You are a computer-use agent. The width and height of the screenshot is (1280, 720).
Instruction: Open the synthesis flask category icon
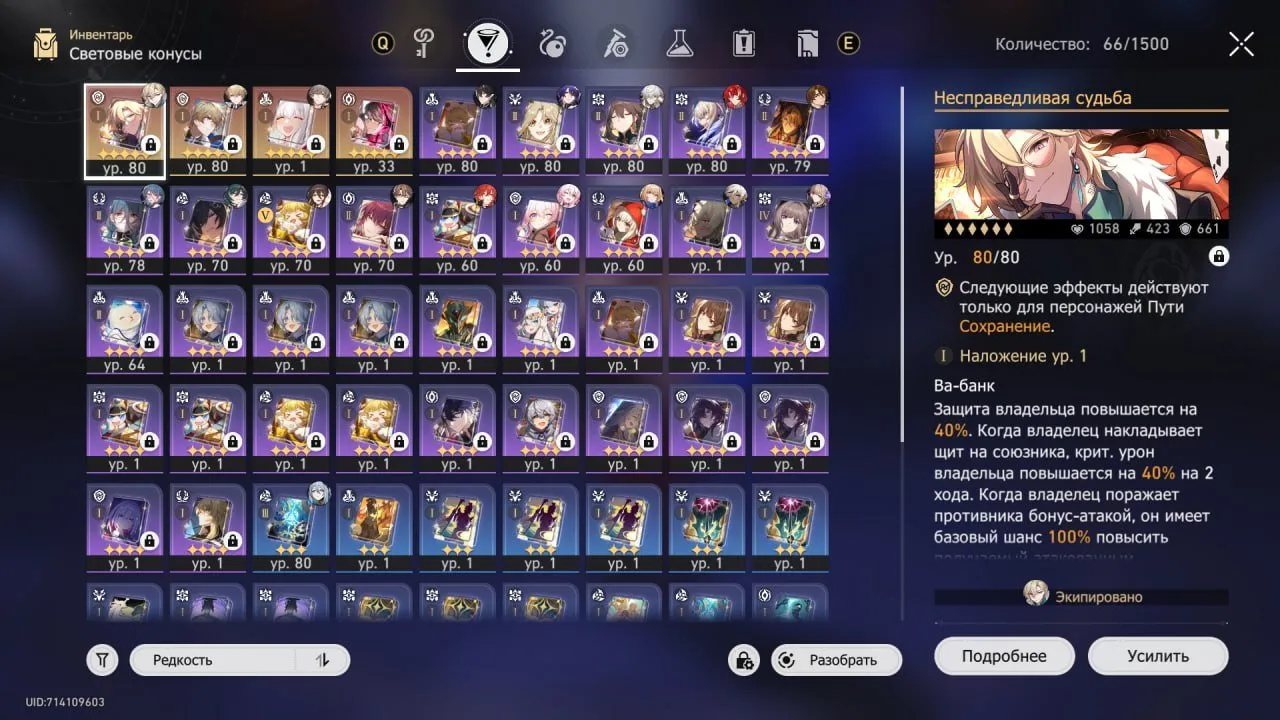pyautogui.click(x=678, y=44)
